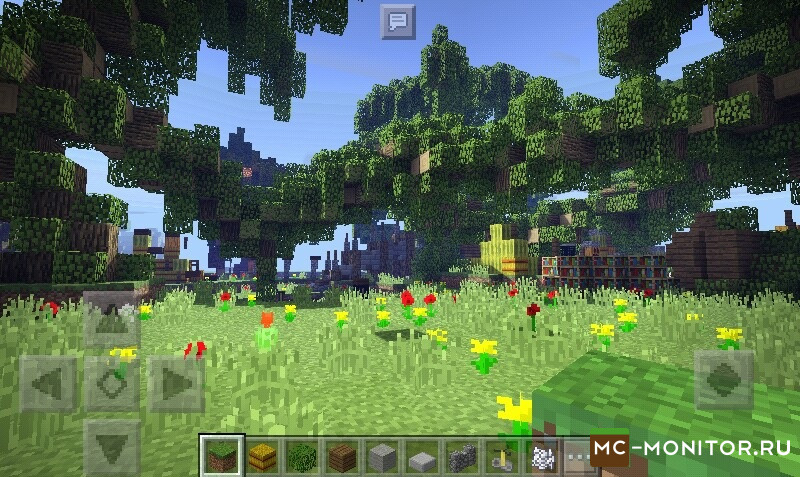The image size is (800, 477).
Task: Select the stone slab hotbar slot
Action: click(421, 457)
